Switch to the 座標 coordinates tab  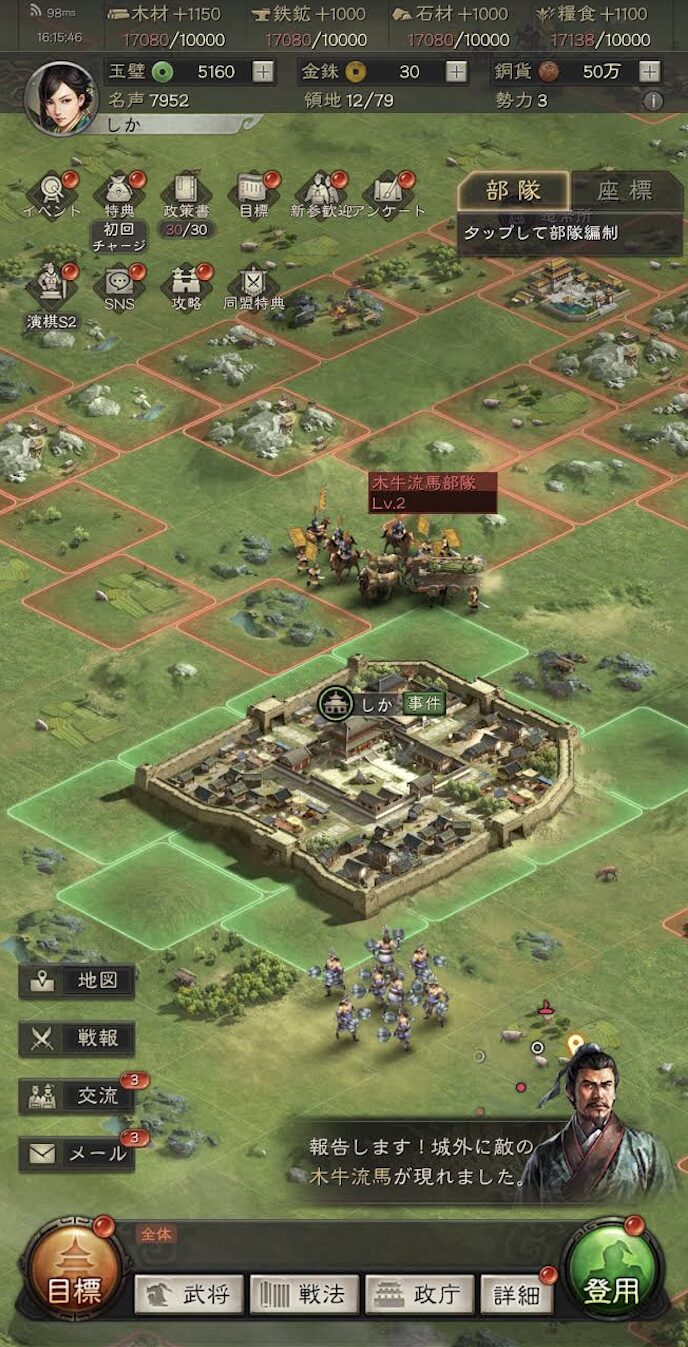pos(625,192)
